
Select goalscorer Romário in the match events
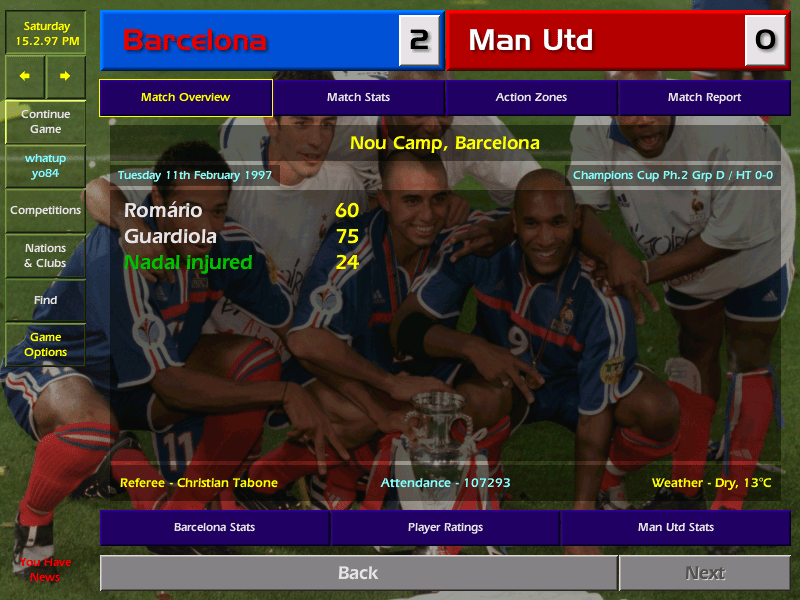tap(163, 211)
